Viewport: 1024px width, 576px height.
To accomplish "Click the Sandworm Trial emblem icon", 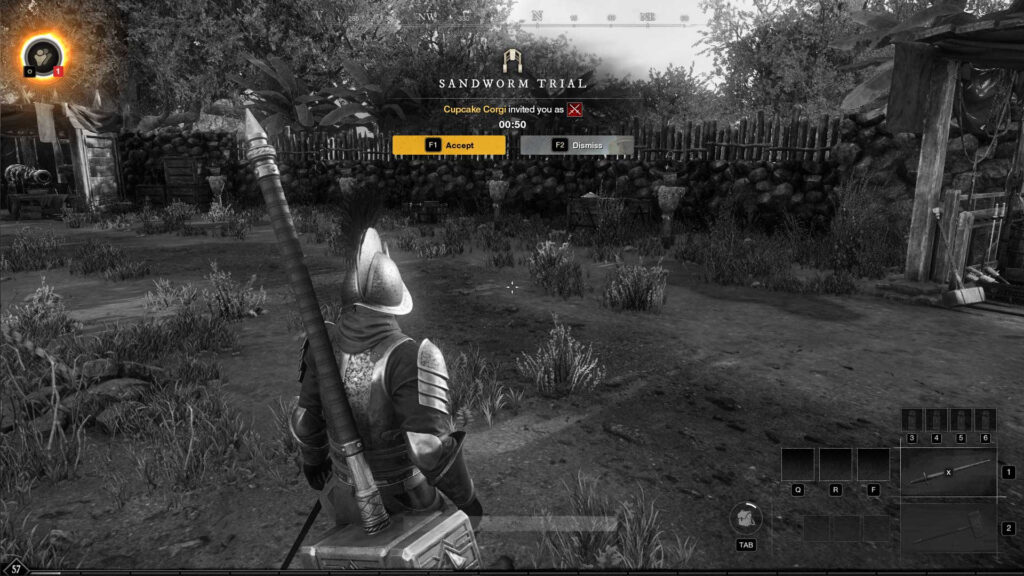I will tap(512, 59).
